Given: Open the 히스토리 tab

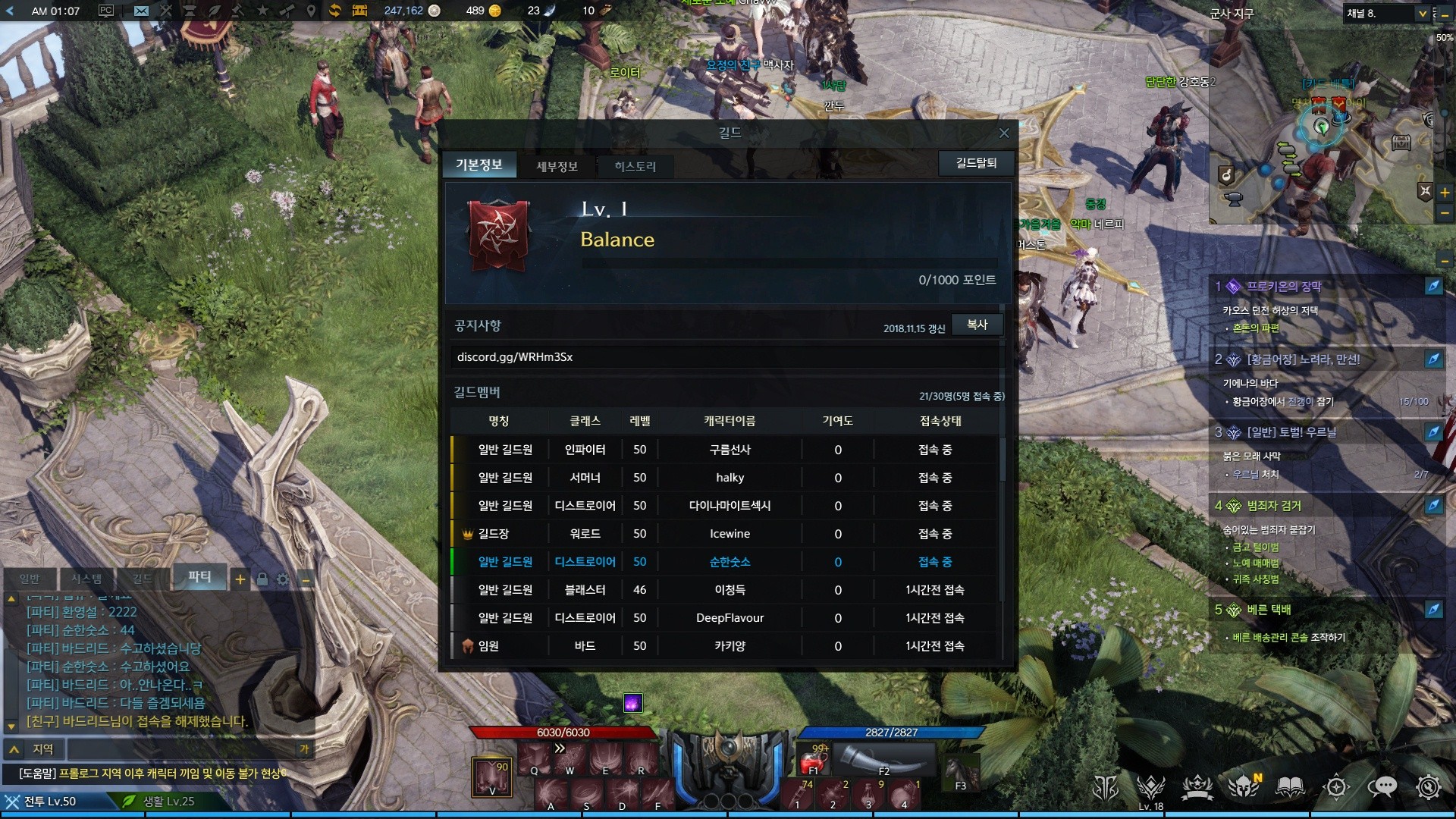Looking at the screenshot, I should coord(635,166).
